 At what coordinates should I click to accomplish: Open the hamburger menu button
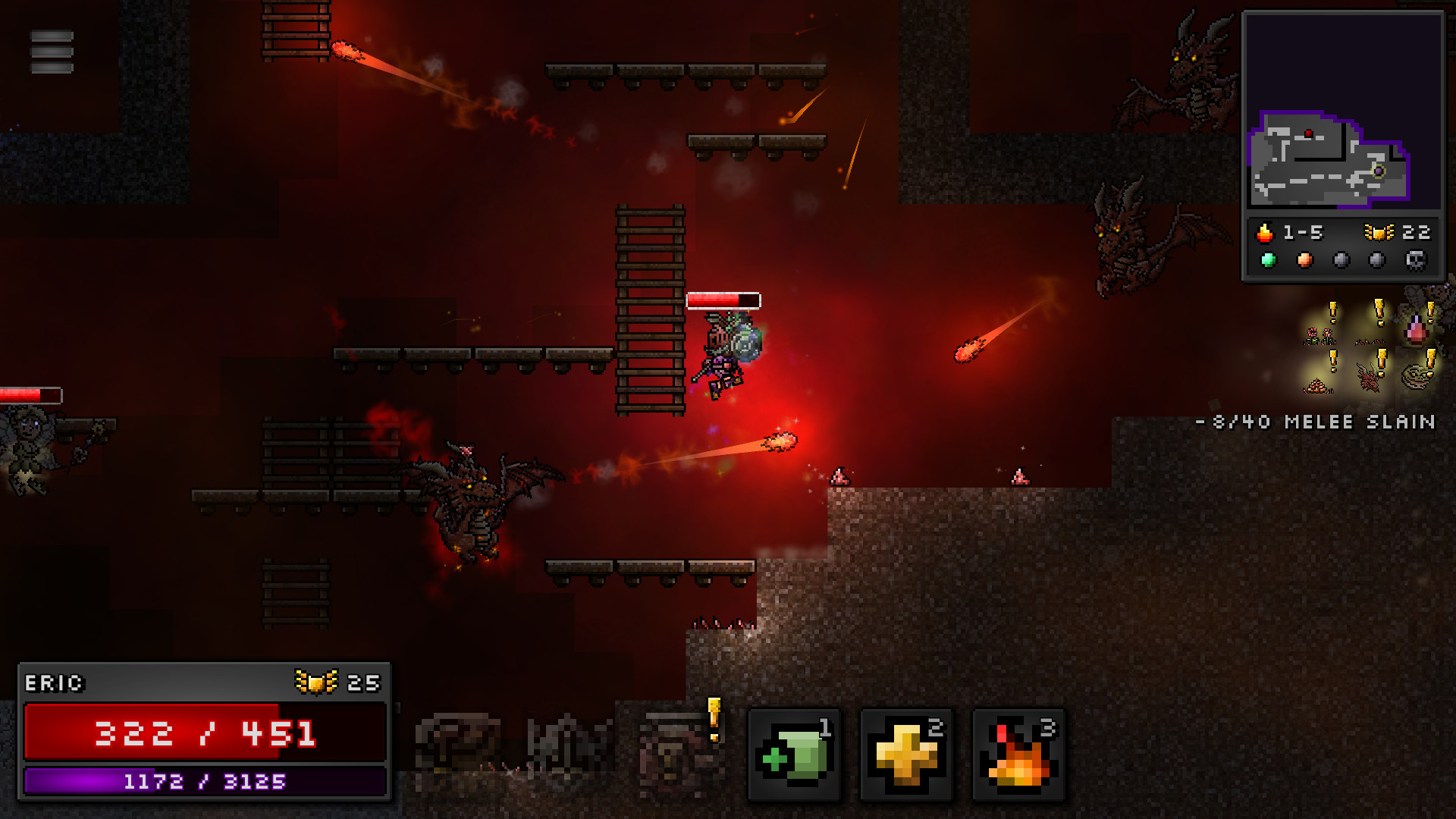(52, 52)
